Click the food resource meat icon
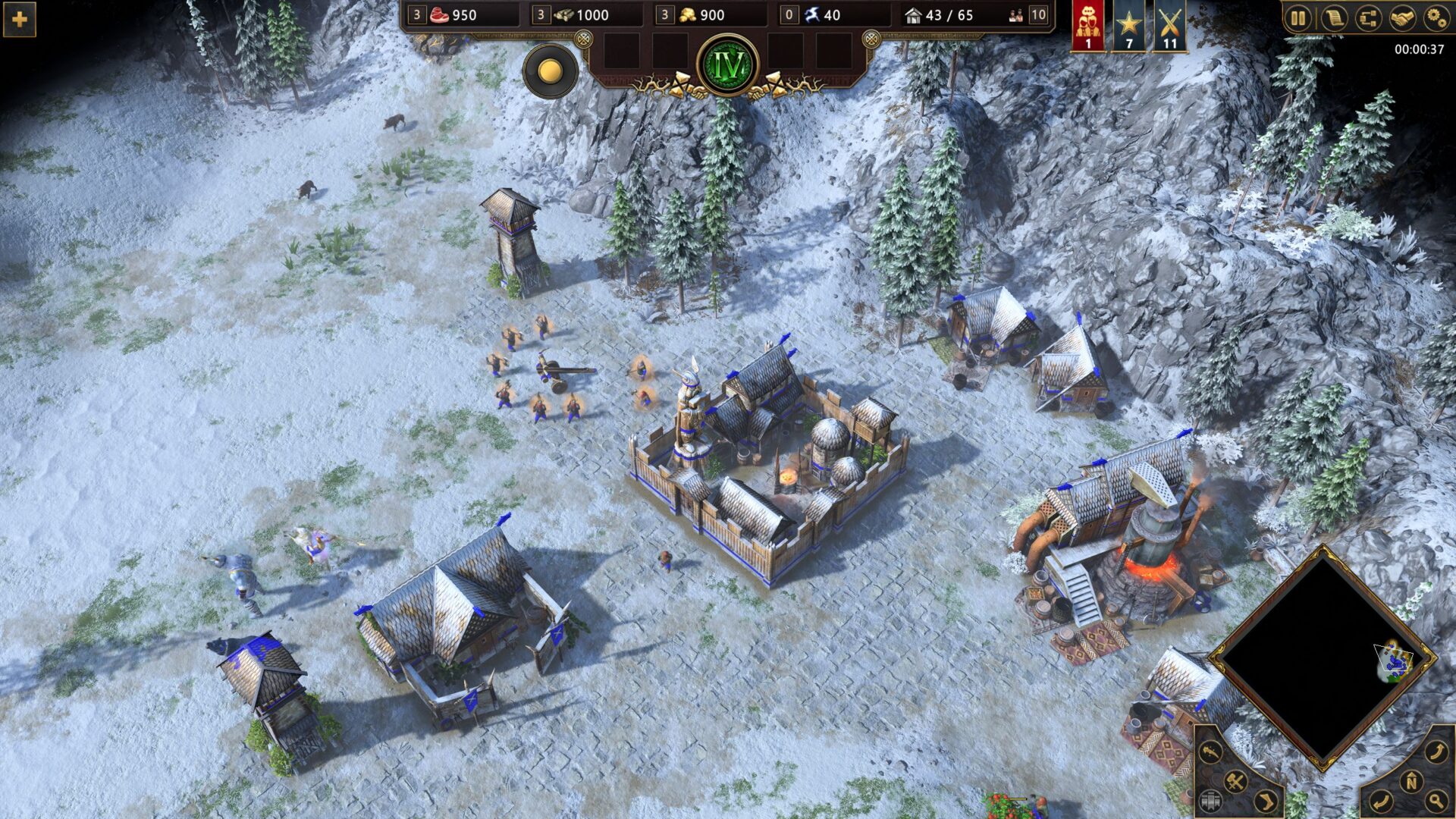Viewport: 1456px width, 819px height. pos(440,14)
